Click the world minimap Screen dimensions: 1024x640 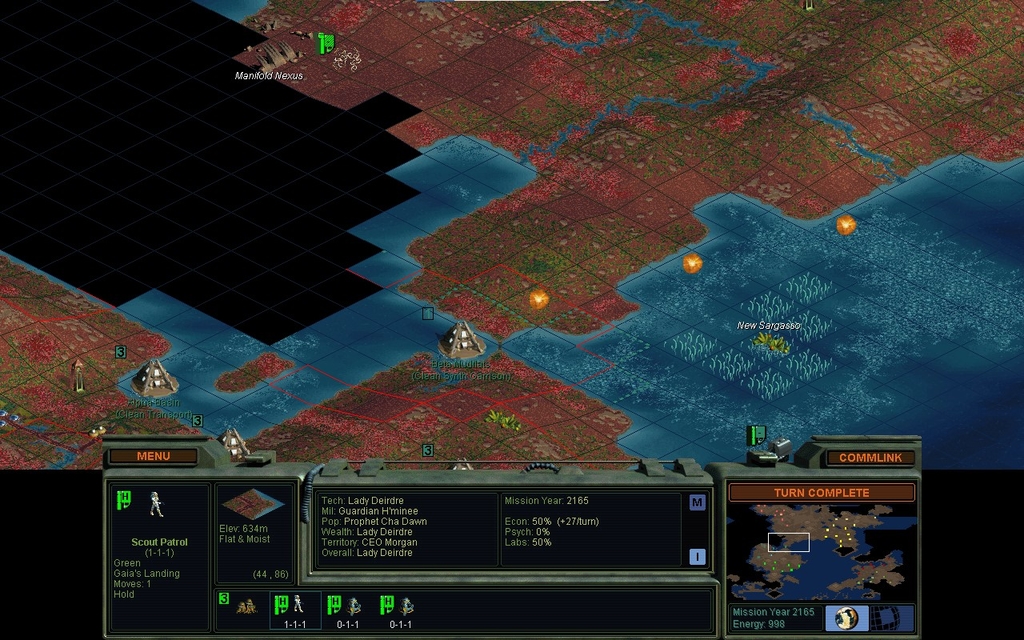[821, 552]
